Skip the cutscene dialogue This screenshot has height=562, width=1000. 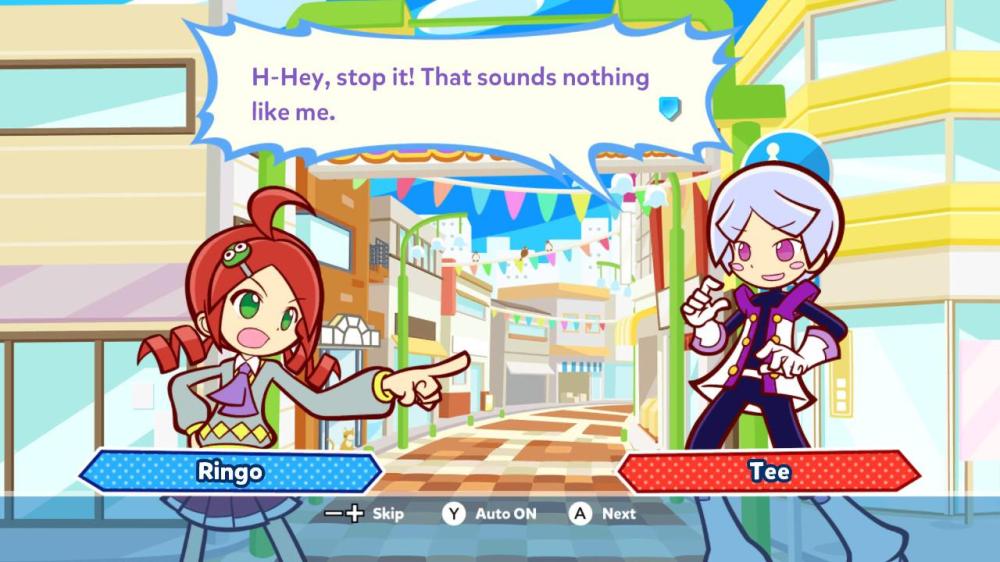364,514
